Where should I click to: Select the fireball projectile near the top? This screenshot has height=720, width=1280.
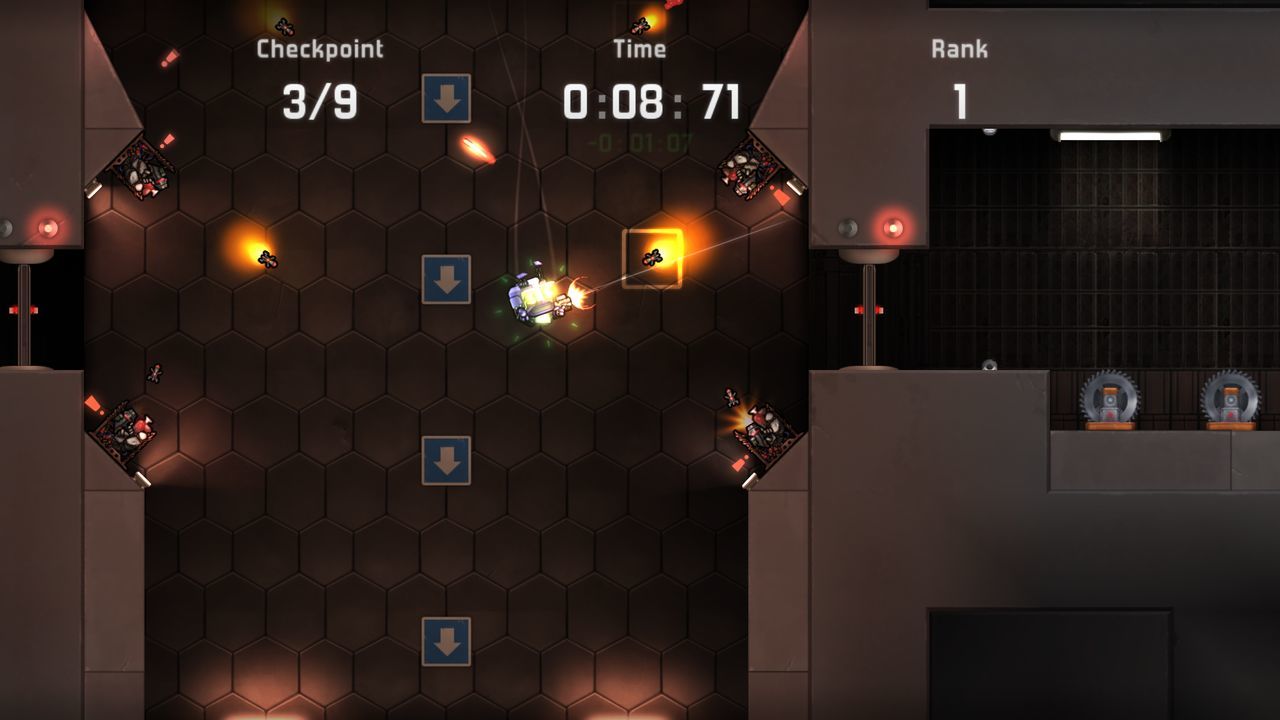478,149
